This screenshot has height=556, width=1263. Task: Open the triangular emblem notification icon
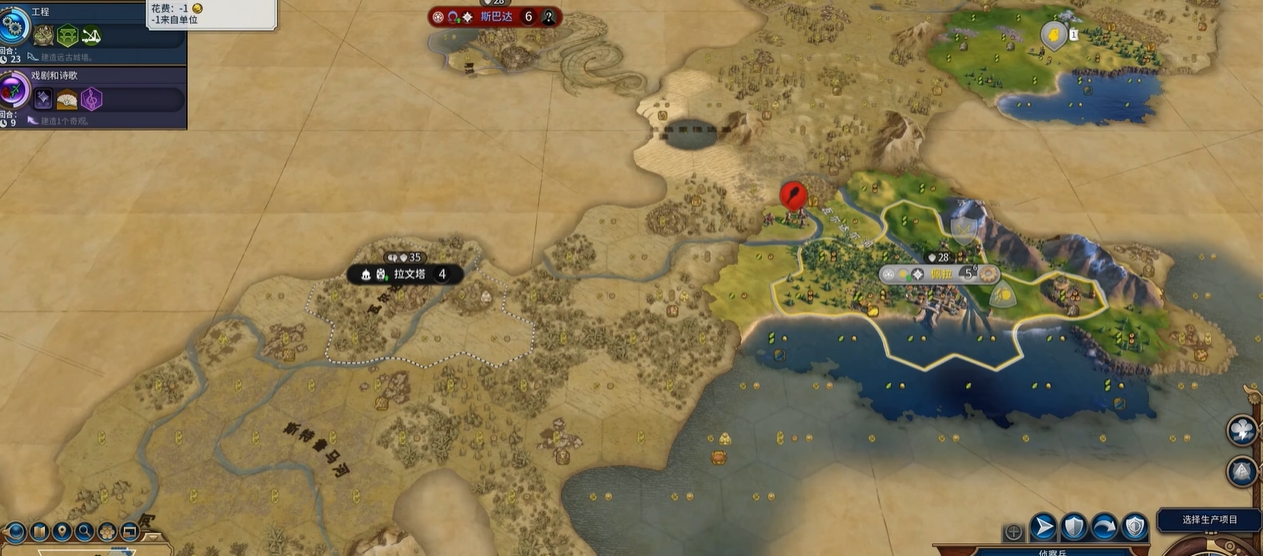[1241, 471]
